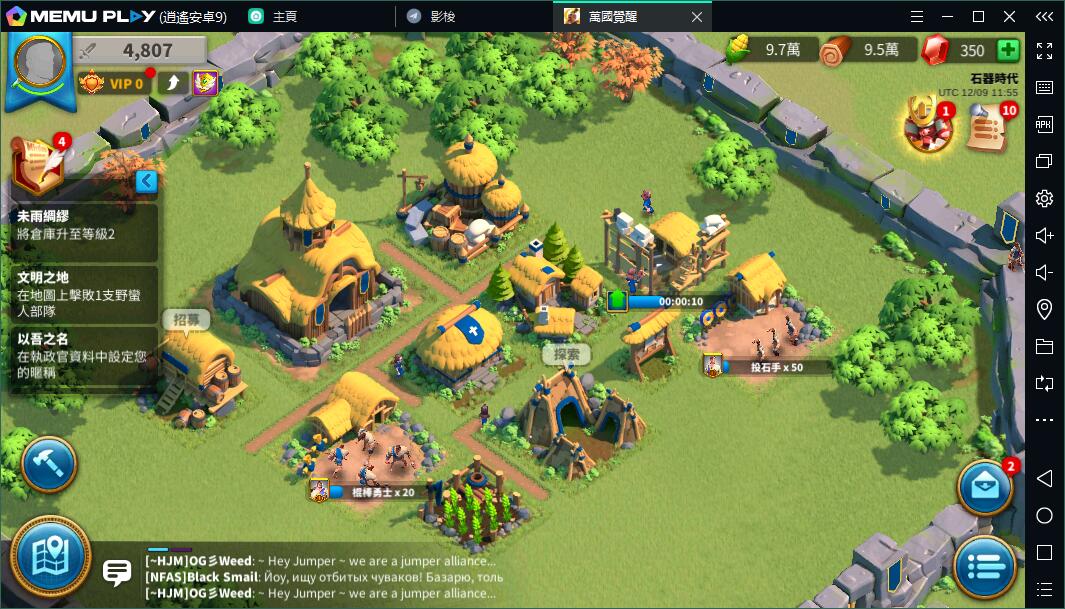
Task: Click the green speed-up icon by the timer
Action: (617, 301)
